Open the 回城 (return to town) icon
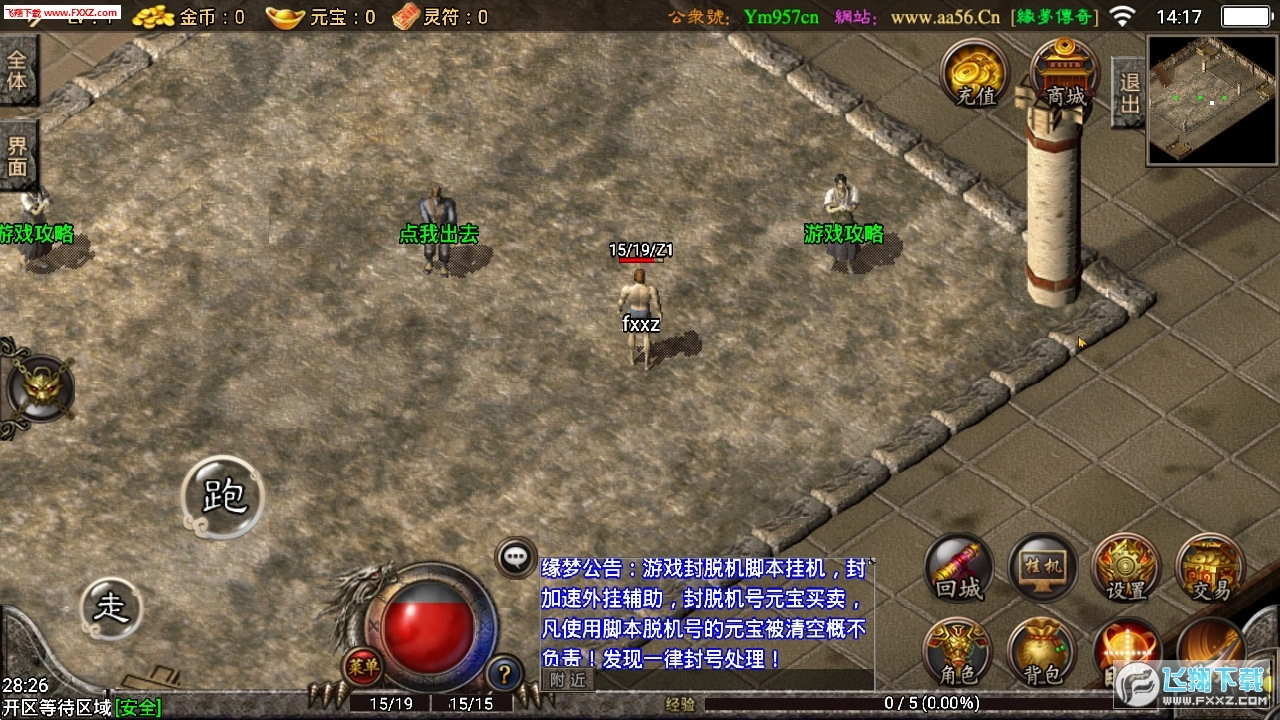 pos(958,568)
